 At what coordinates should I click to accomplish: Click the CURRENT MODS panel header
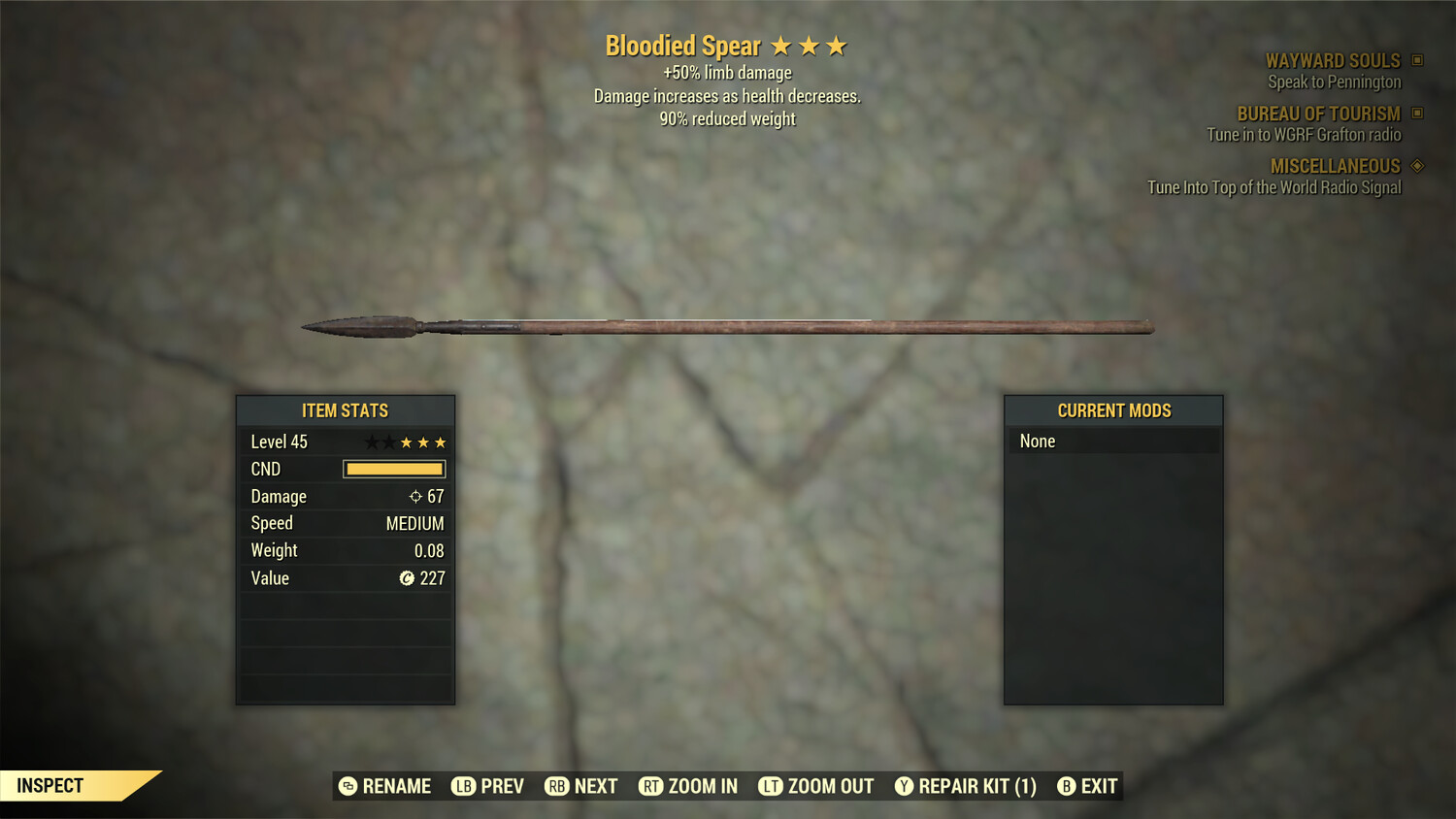pyautogui.click(x=1113, y=410)
